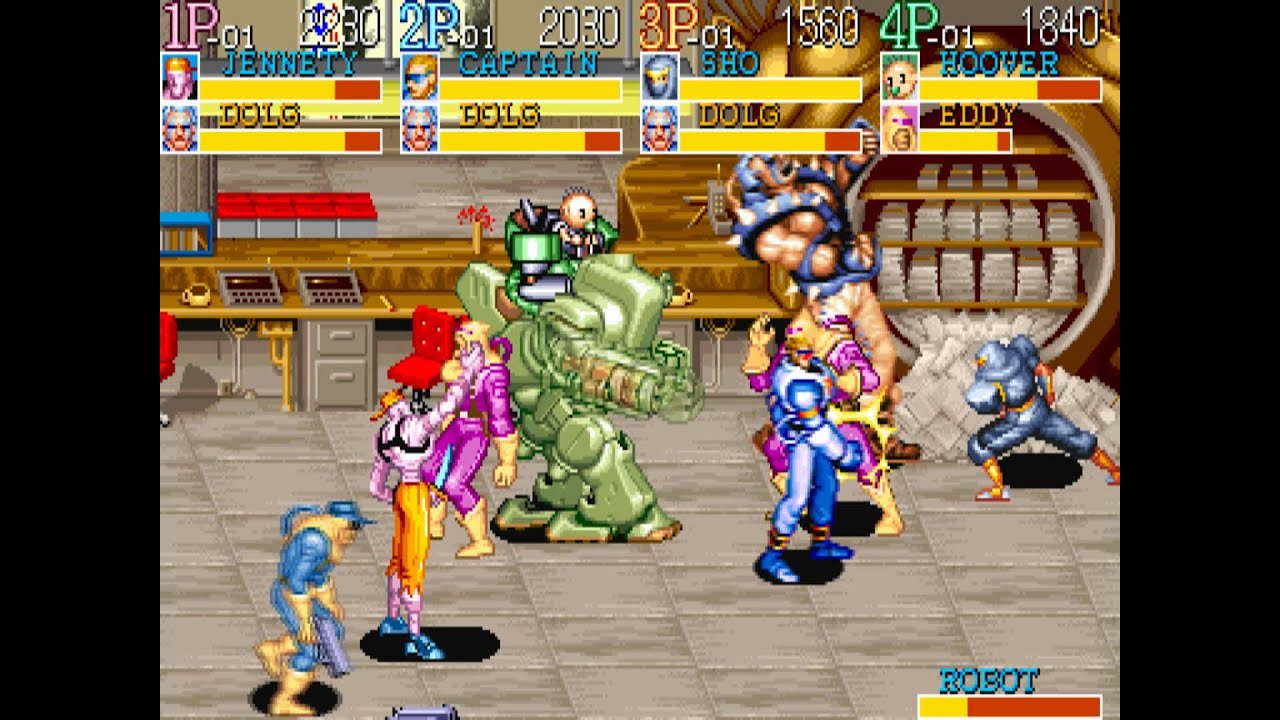Expand the 2P status panel
The height and width of the screenshot is (720, 1280).
point(430,22)
